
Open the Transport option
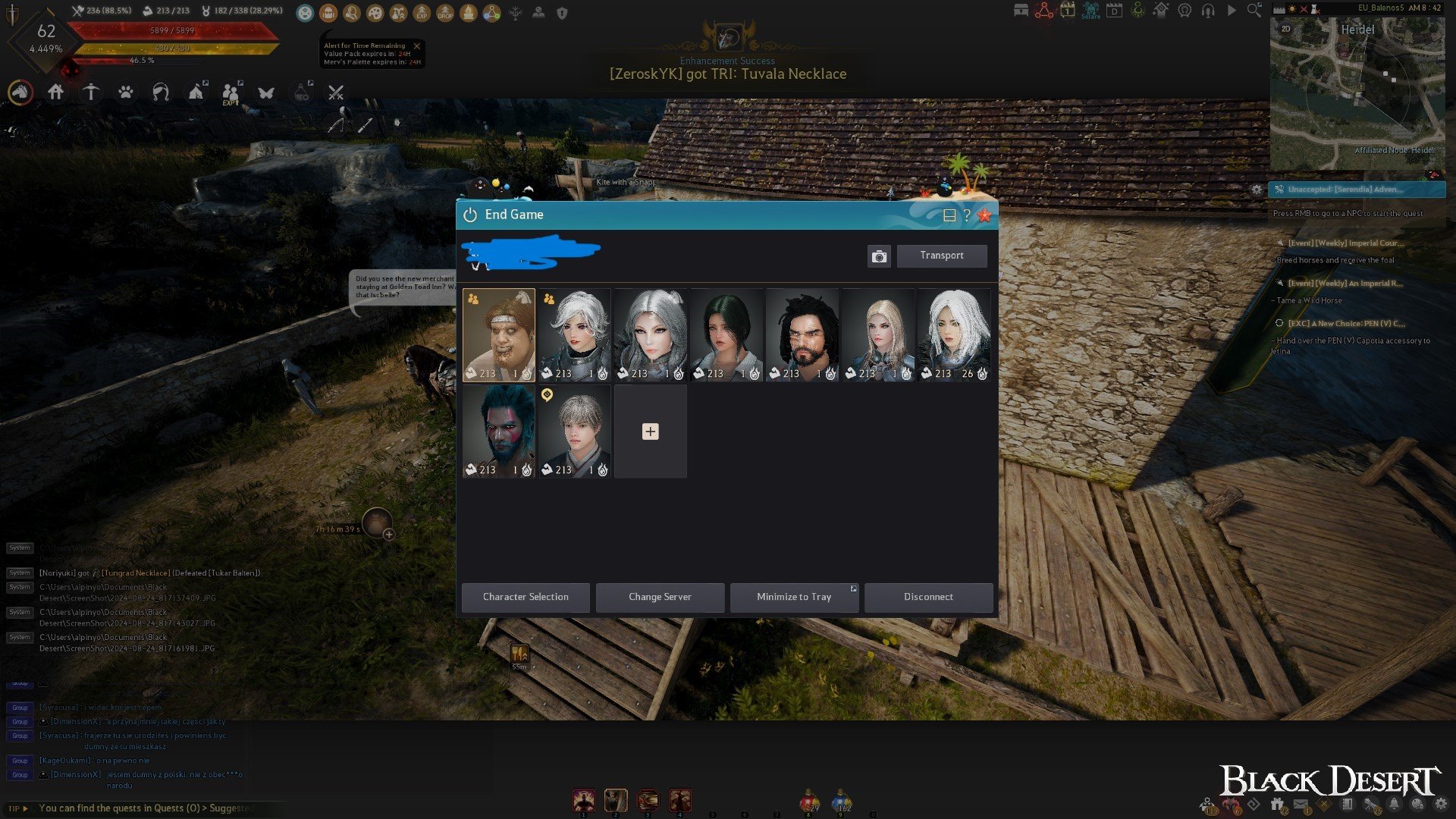(x=941, y=256)
